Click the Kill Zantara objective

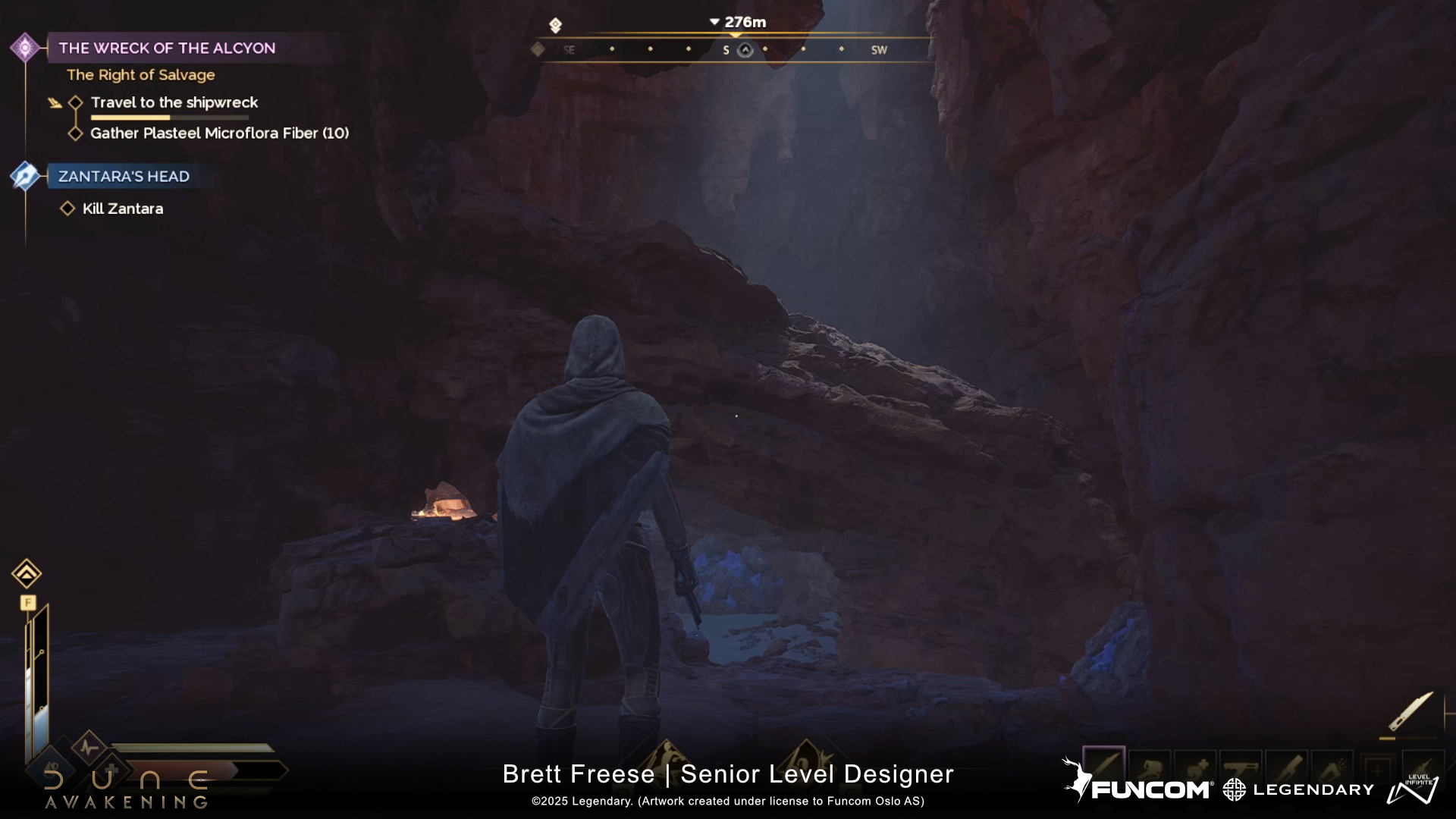122,209
